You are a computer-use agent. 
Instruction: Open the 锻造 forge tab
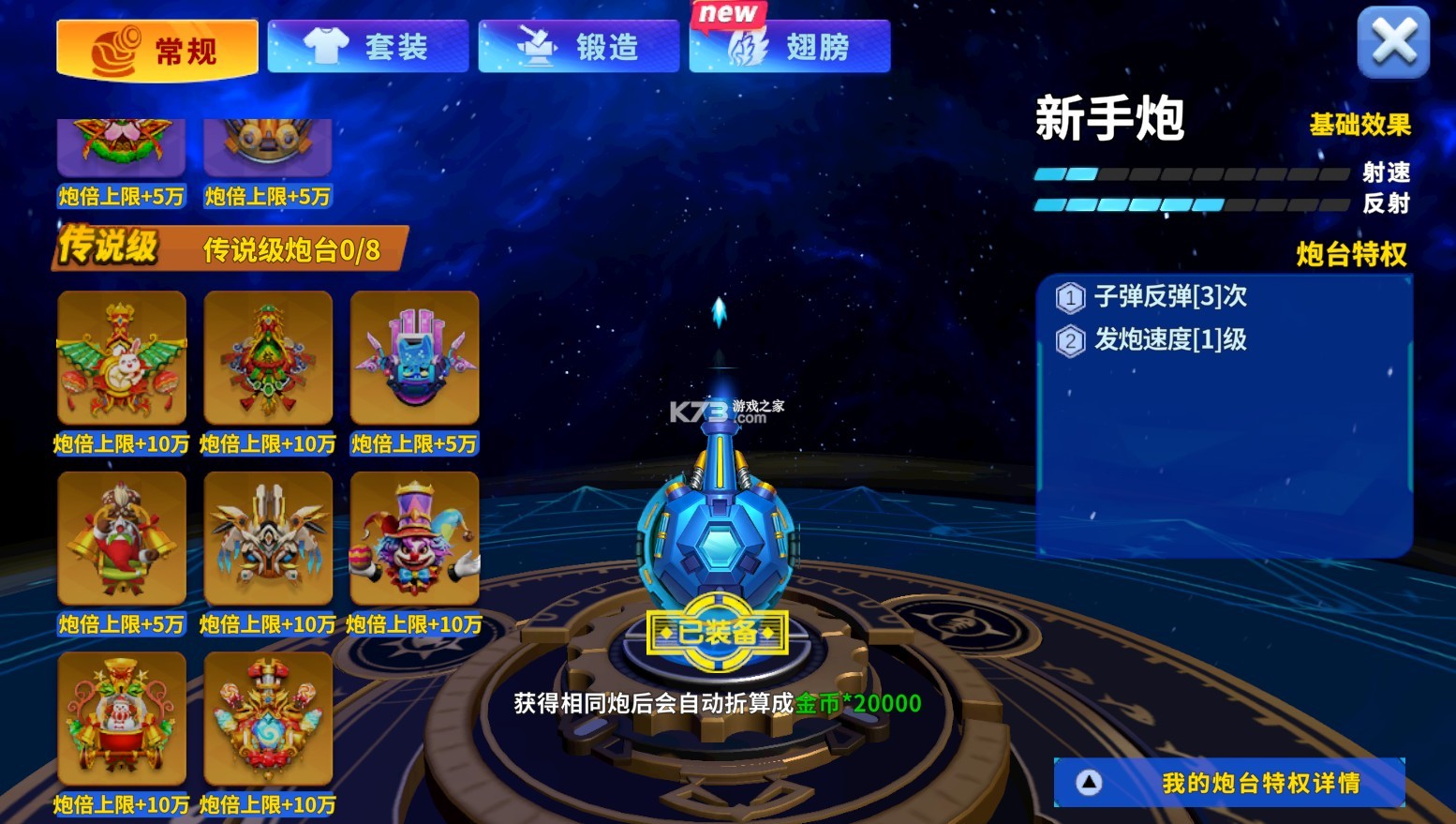578,45
